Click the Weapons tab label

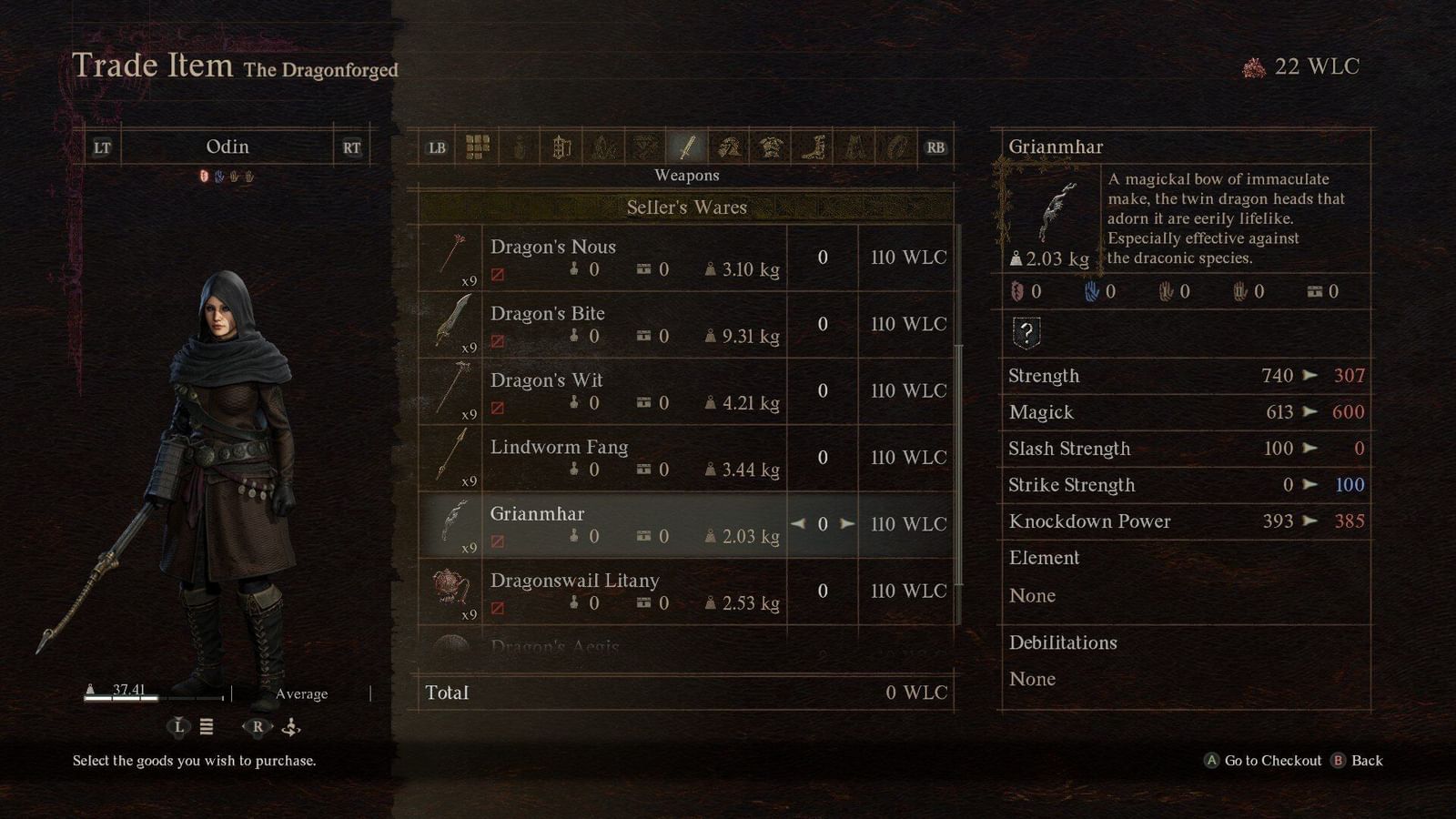(x=688, y=175)
